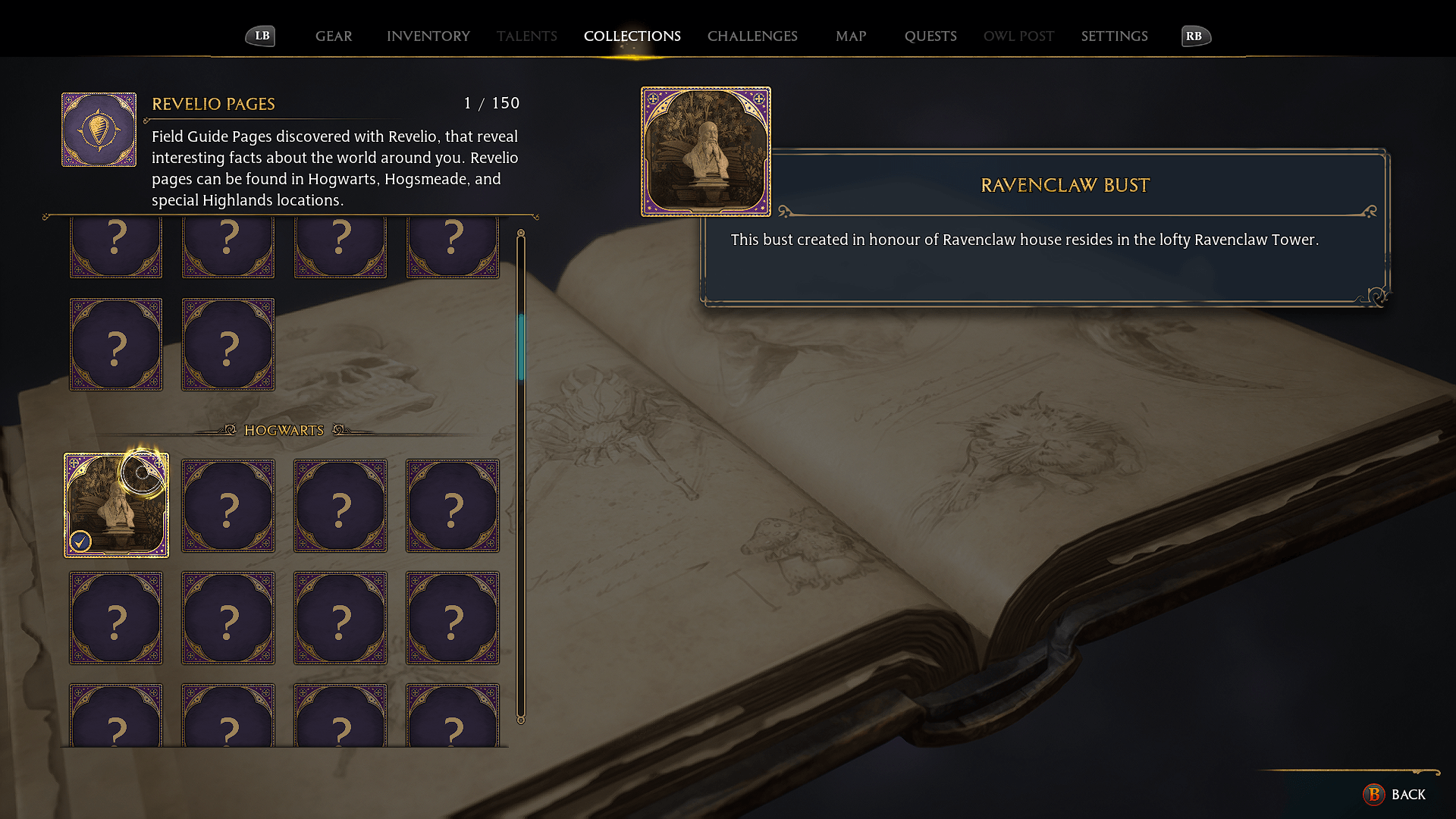Open the Gear tab
1456x819 pixels.
point(334,36)
